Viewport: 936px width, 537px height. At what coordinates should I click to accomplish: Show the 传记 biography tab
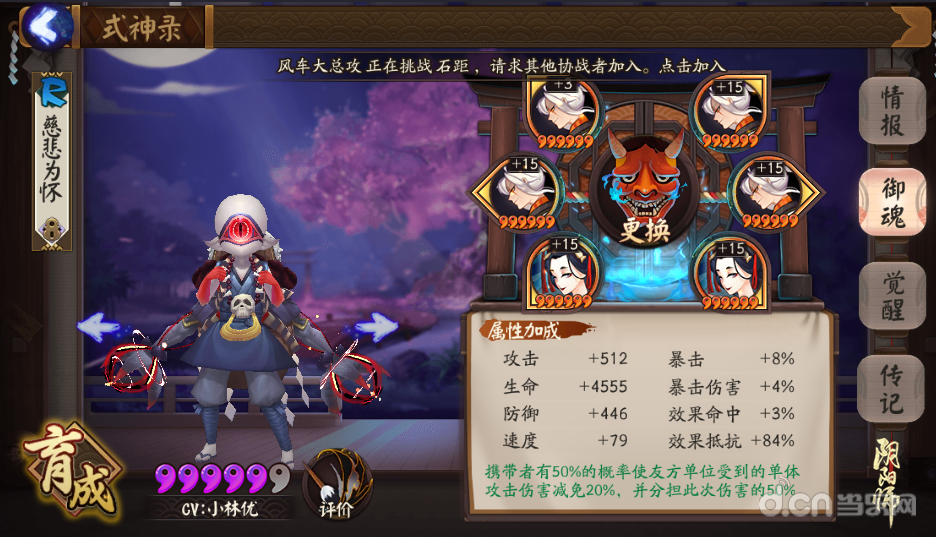click(x=891, y=389)
